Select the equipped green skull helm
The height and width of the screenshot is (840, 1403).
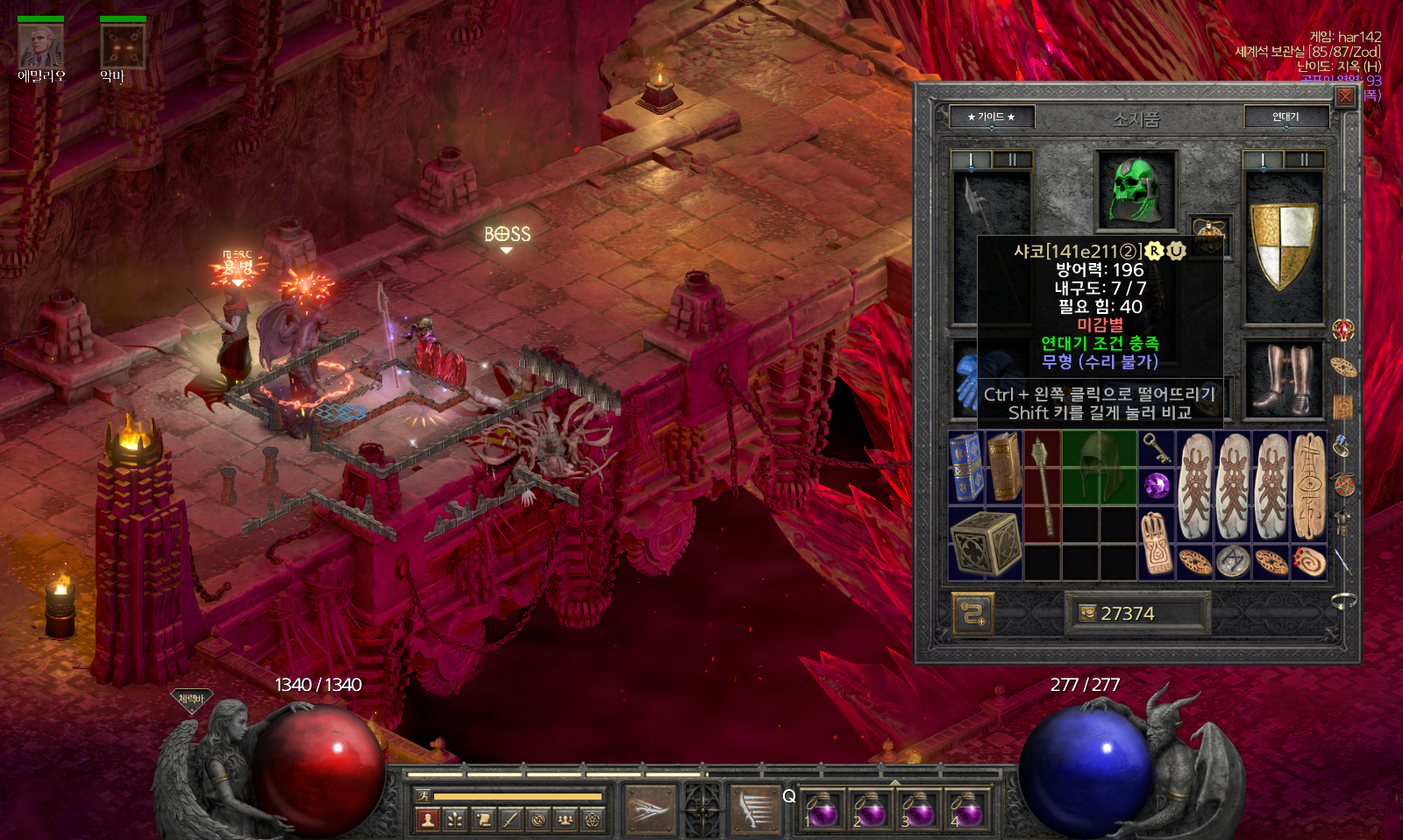tap(1136, 189)
